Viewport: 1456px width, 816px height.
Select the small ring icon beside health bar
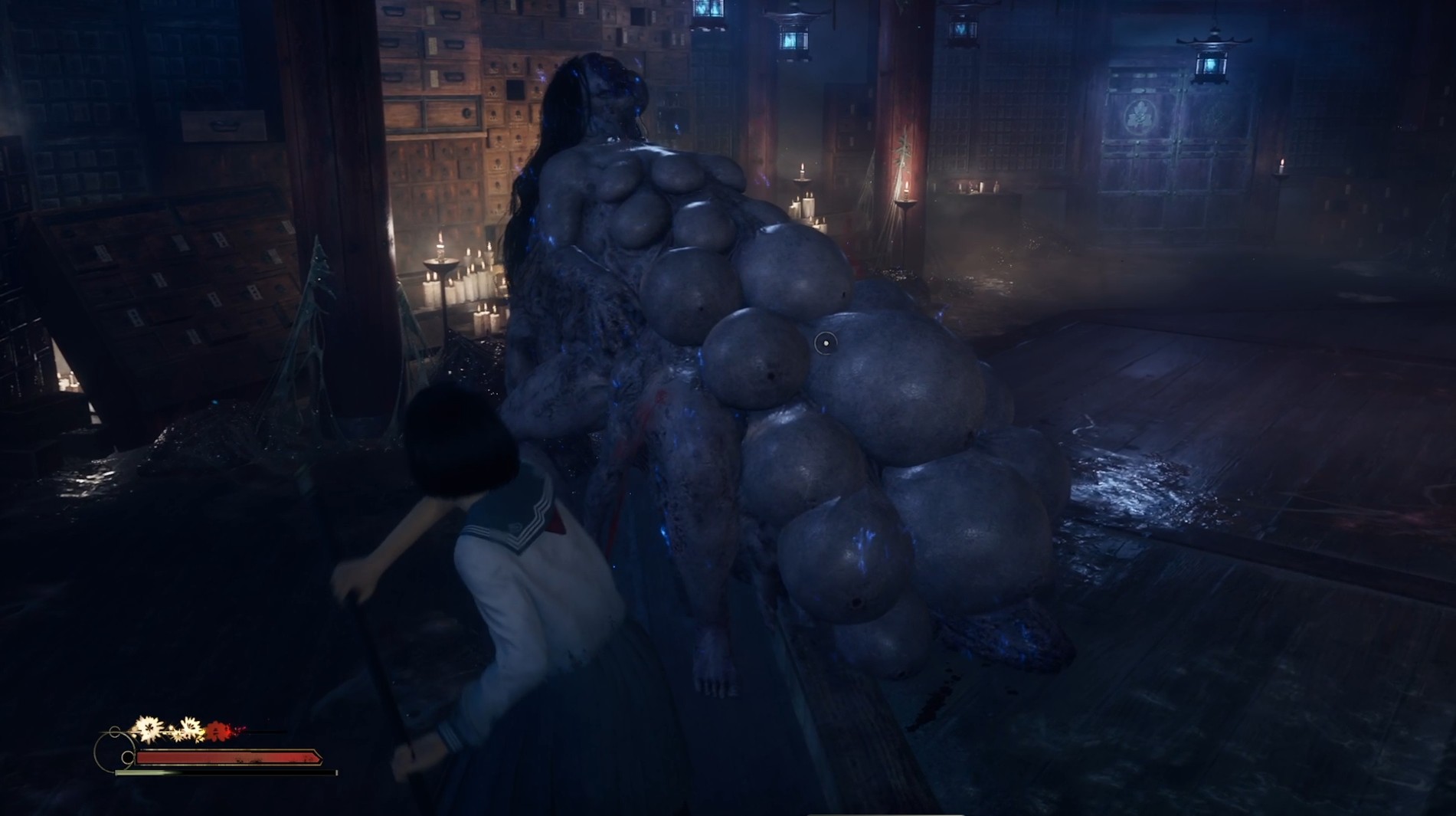pyautogui.click(x=128, y=757)
